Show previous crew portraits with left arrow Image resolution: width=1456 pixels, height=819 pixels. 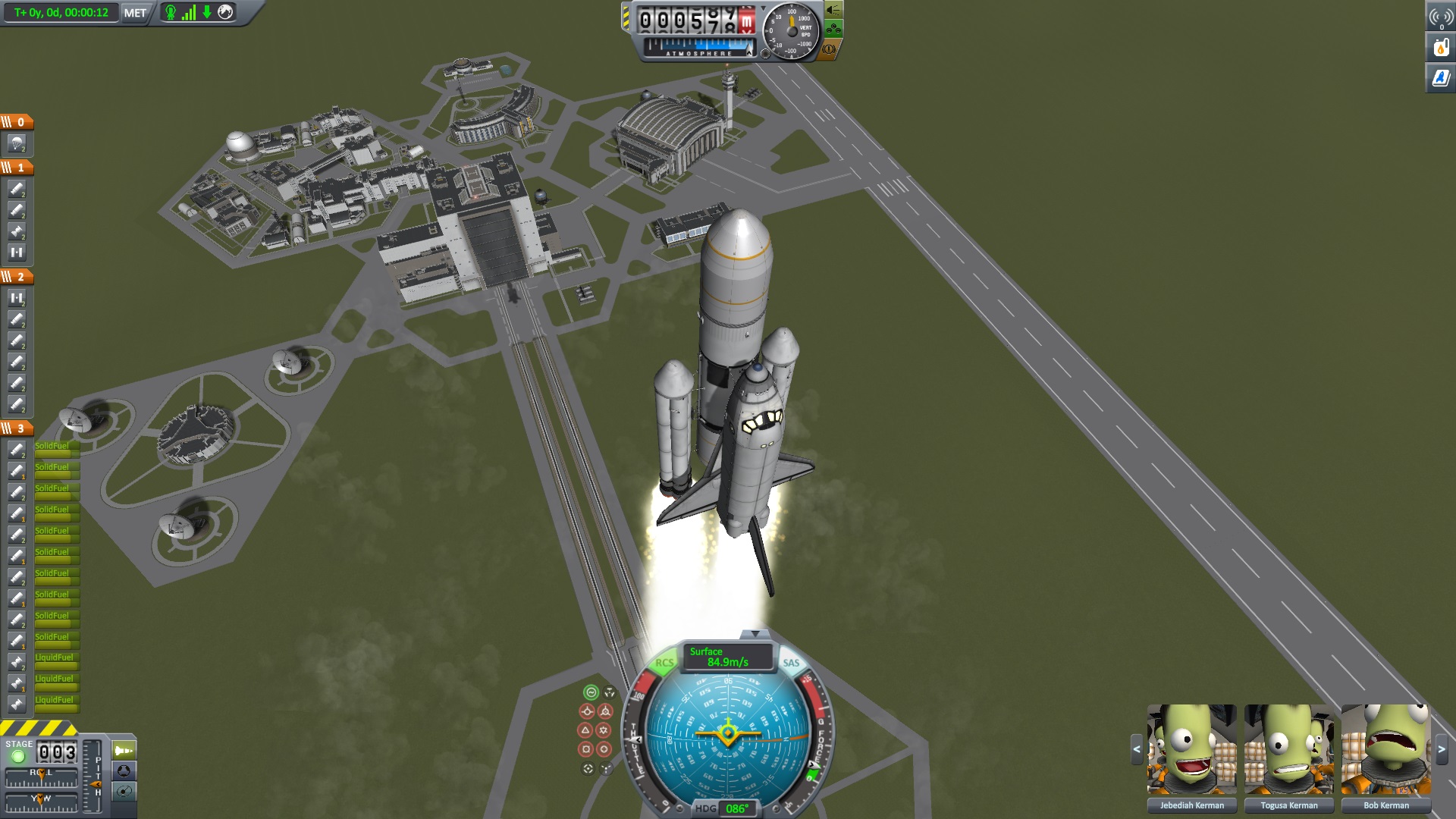click(1136, 750)
